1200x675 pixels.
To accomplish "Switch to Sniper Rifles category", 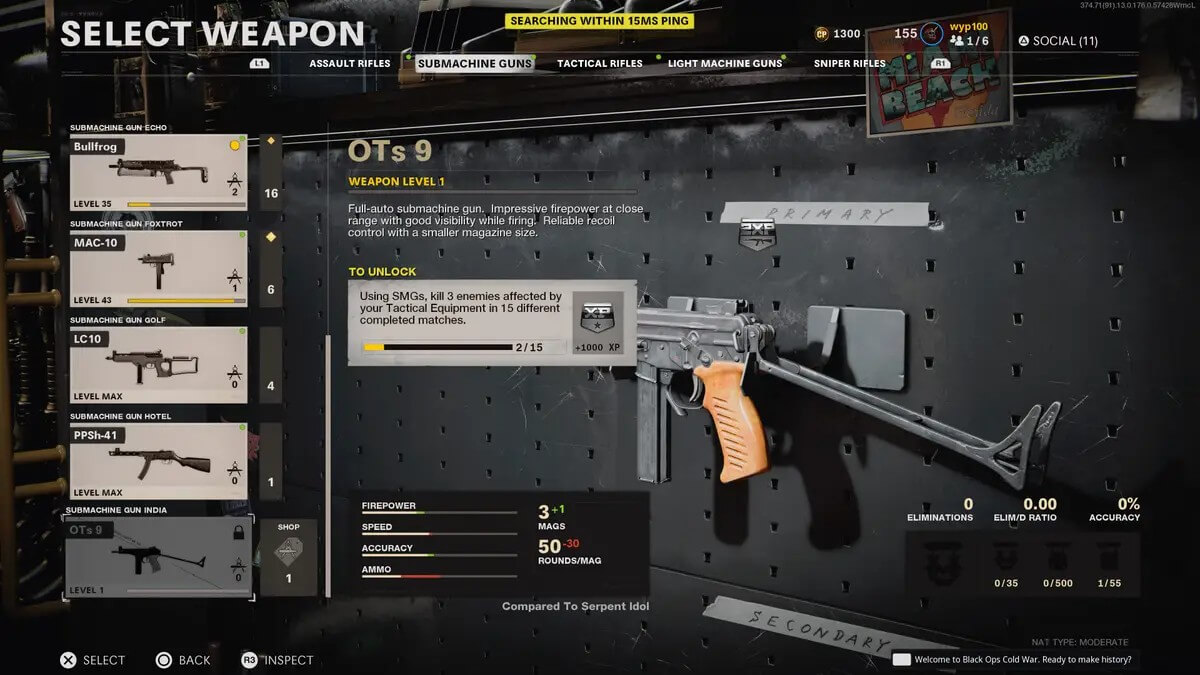I will tap(849, 63).
